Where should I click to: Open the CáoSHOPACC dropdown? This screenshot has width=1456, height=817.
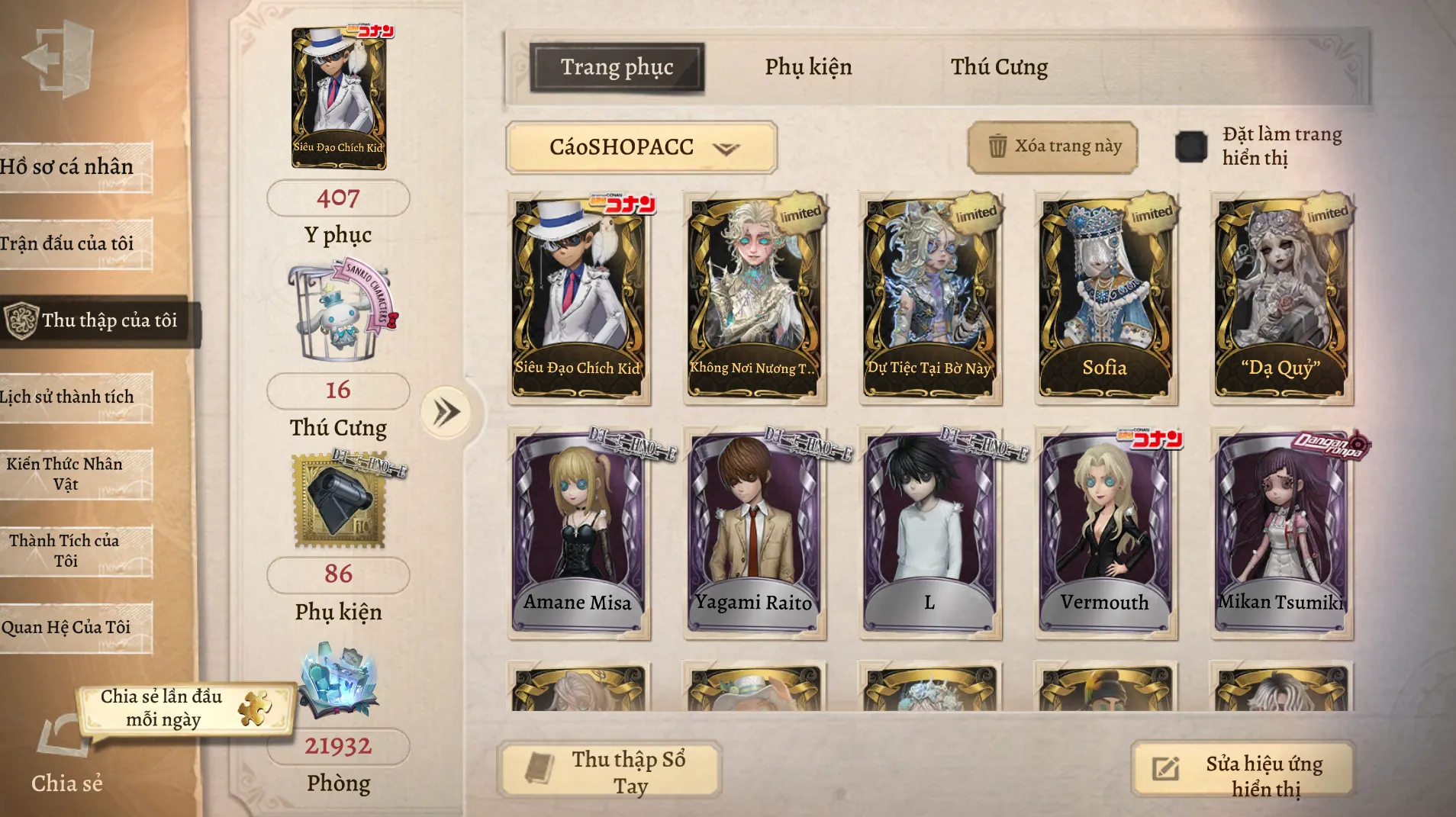pyautogui.click(x=641, y=147)
